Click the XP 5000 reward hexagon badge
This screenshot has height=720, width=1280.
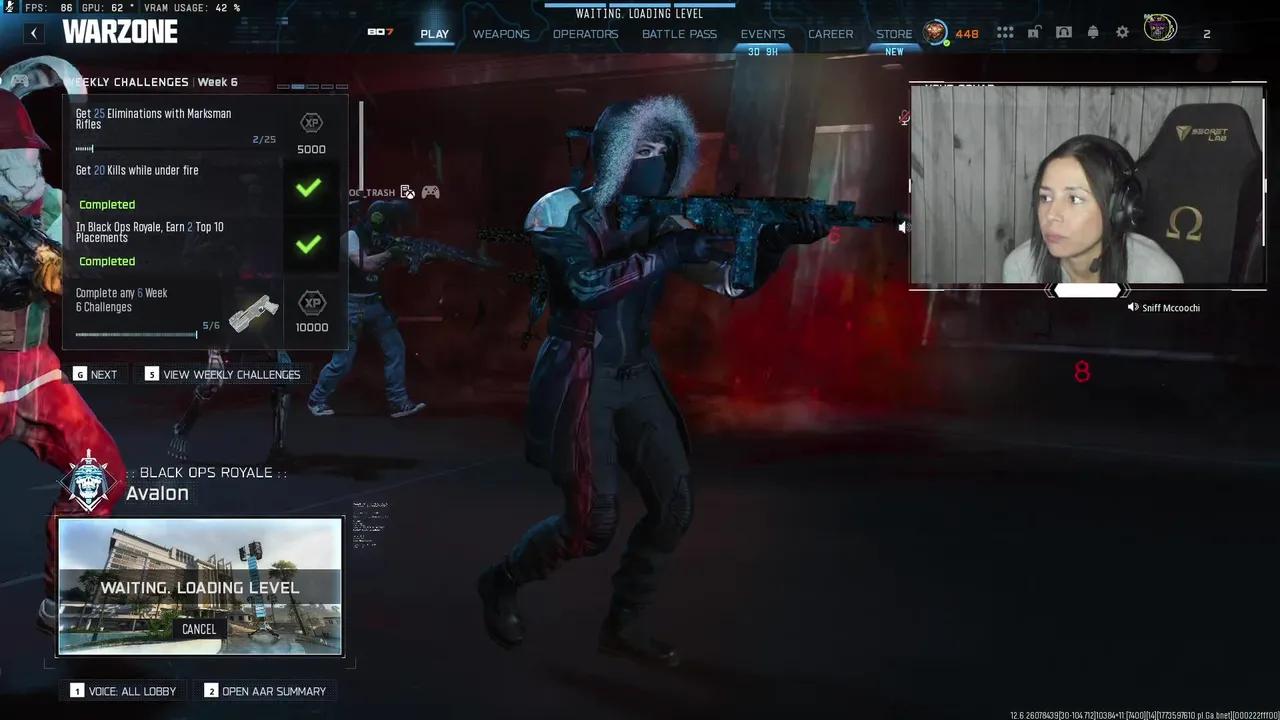pyautogui.click(x=311, y=123)
